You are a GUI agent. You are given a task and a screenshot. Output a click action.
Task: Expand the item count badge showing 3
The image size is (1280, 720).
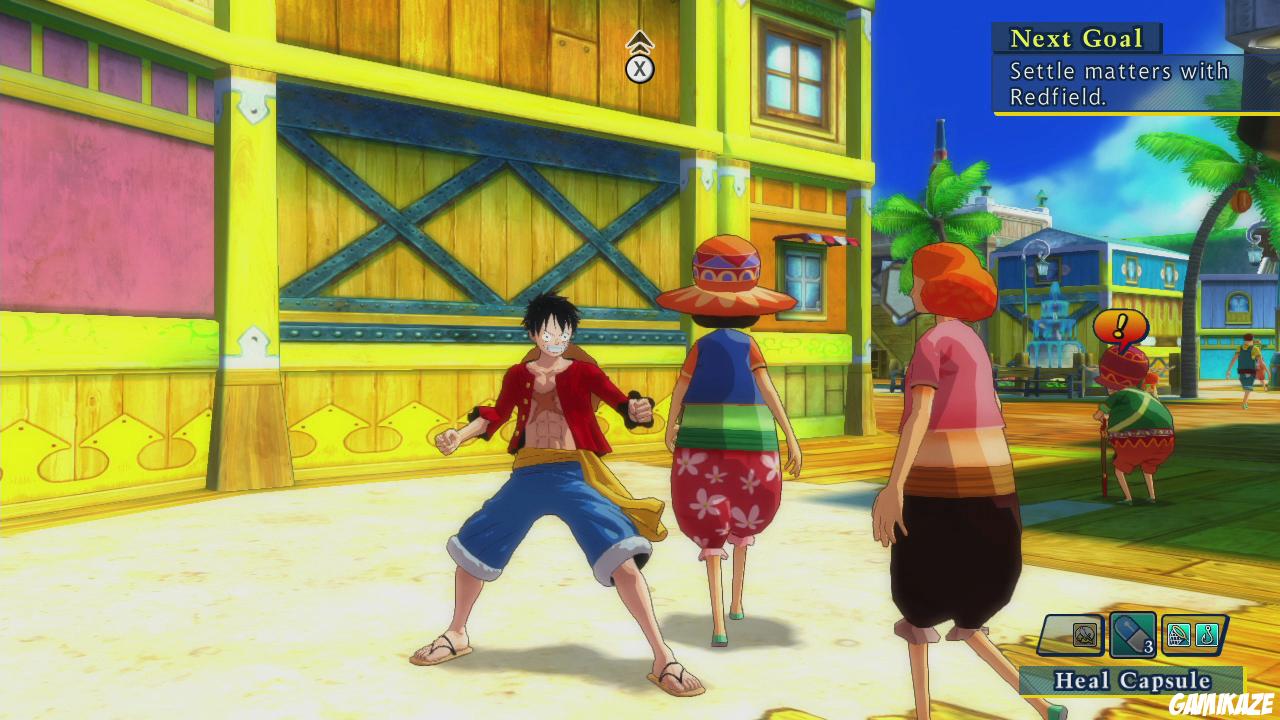(x=1148, y=644)
